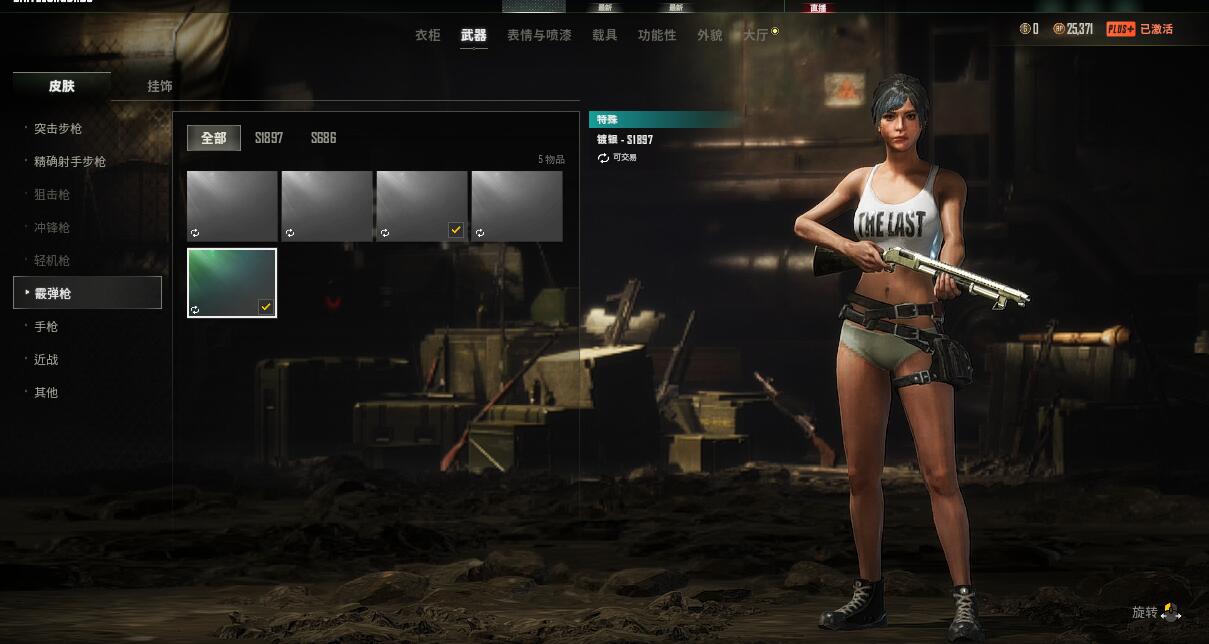
Task: Select the 手枪 pistol category
Action: (46, 327)
